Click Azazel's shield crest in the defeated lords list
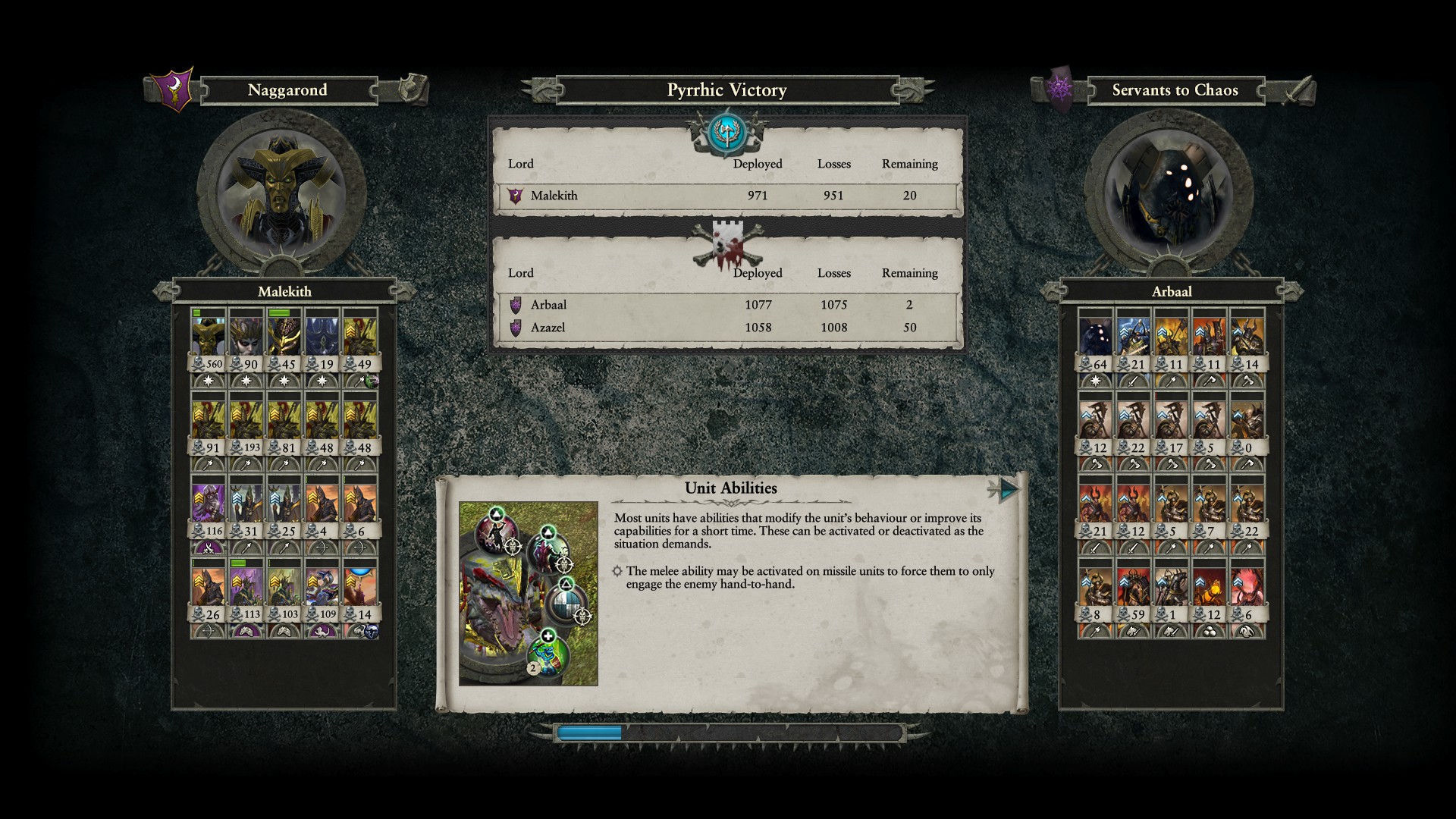 516,328
